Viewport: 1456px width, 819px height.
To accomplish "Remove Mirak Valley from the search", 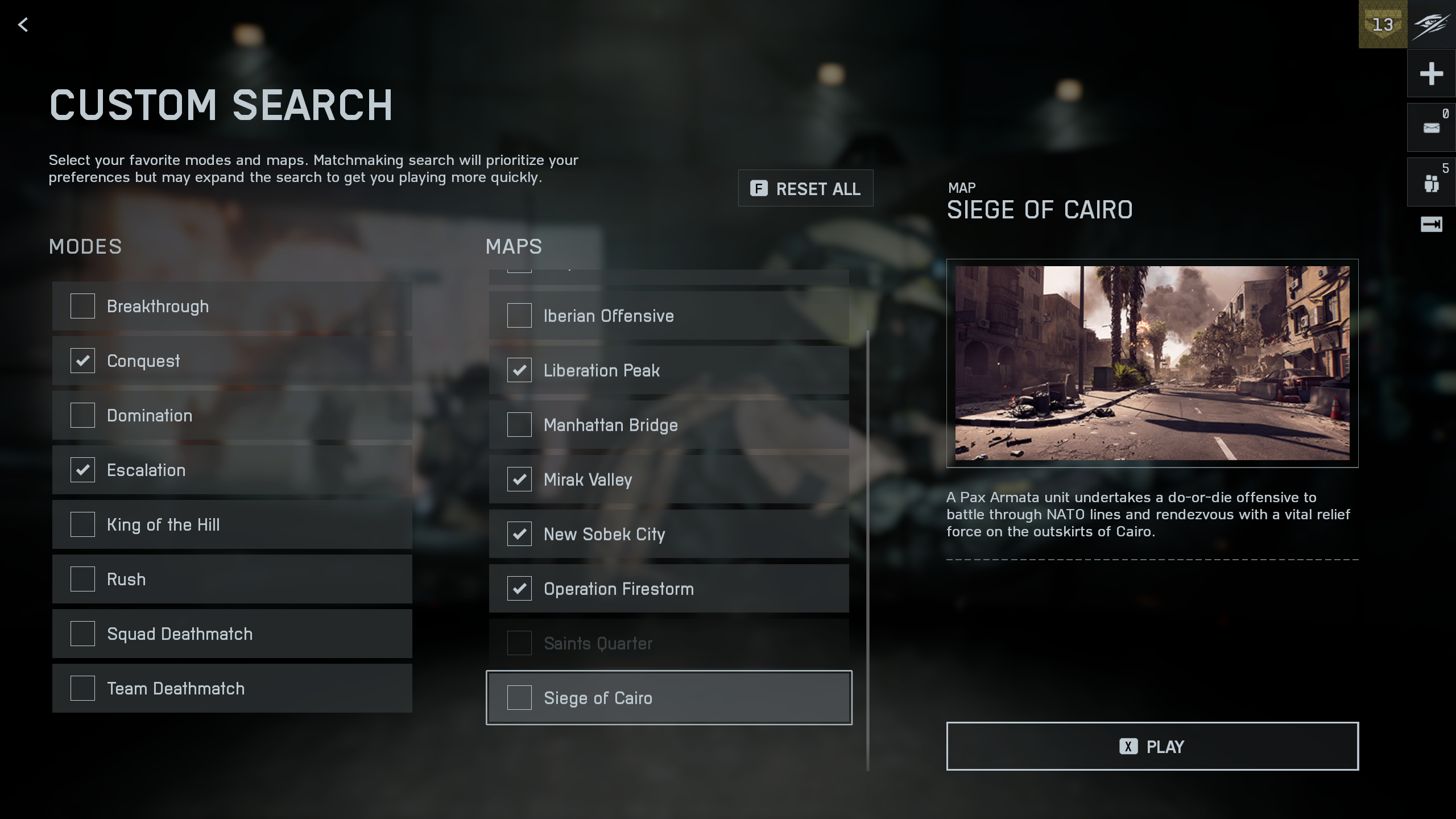I will click(519, 479).
